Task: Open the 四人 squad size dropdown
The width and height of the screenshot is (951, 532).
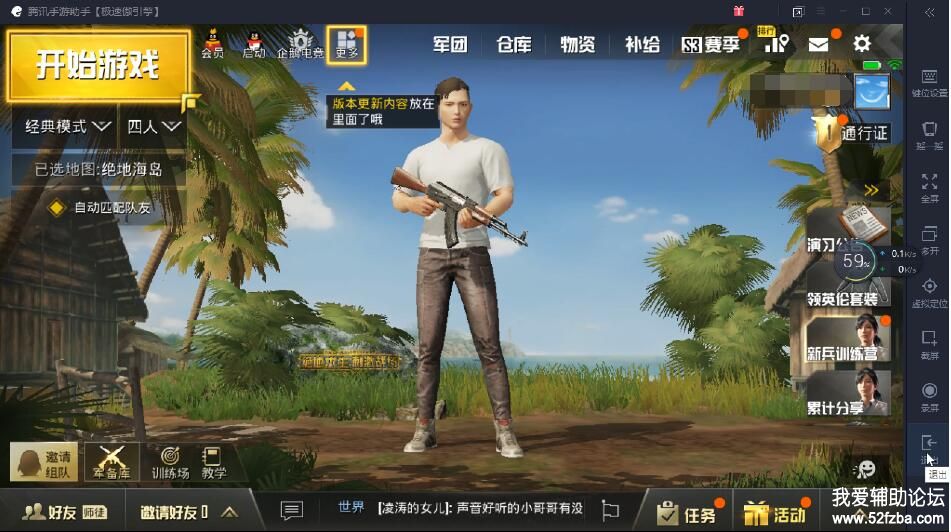Action: click(154, 127)
